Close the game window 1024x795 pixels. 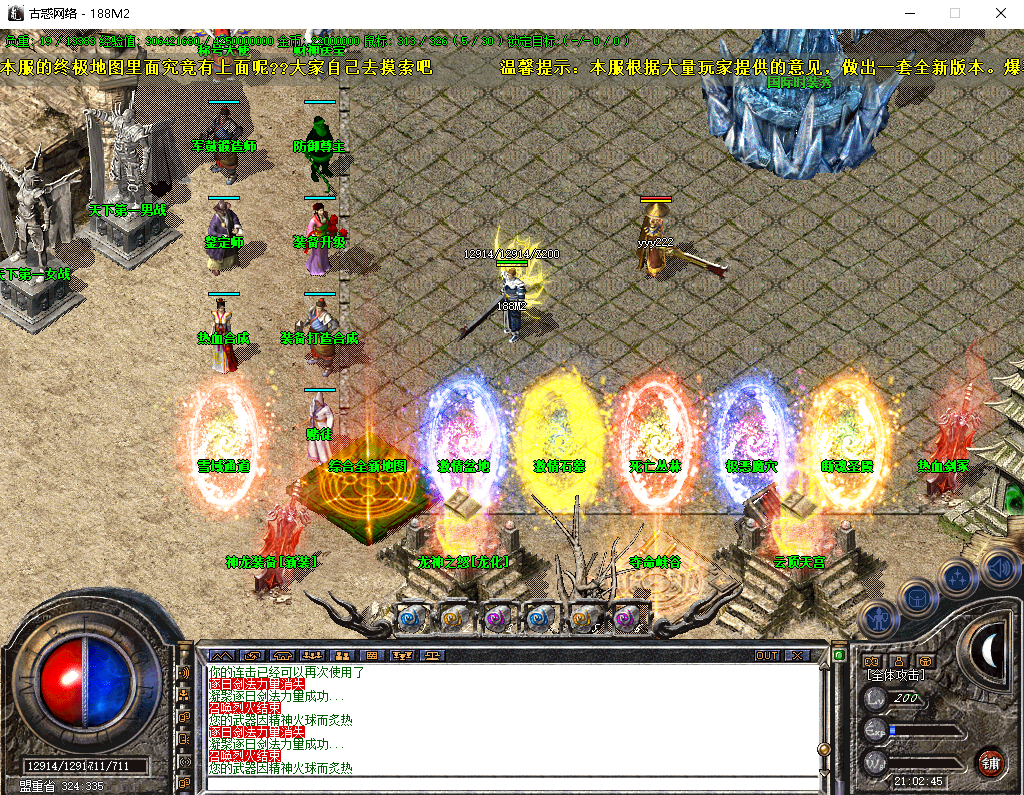coord(1000,13)
